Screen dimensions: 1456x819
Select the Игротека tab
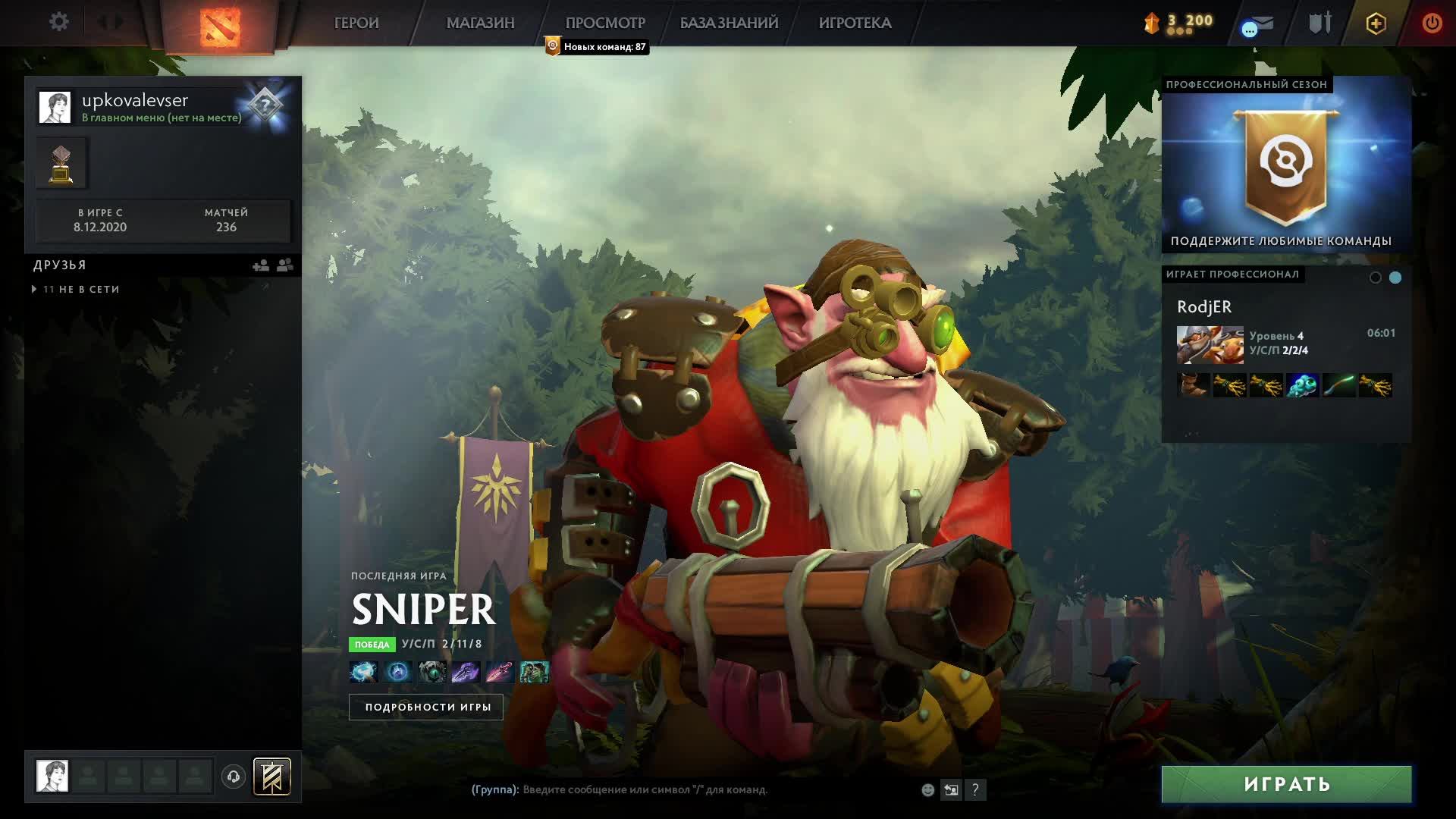tap(855, 23)
